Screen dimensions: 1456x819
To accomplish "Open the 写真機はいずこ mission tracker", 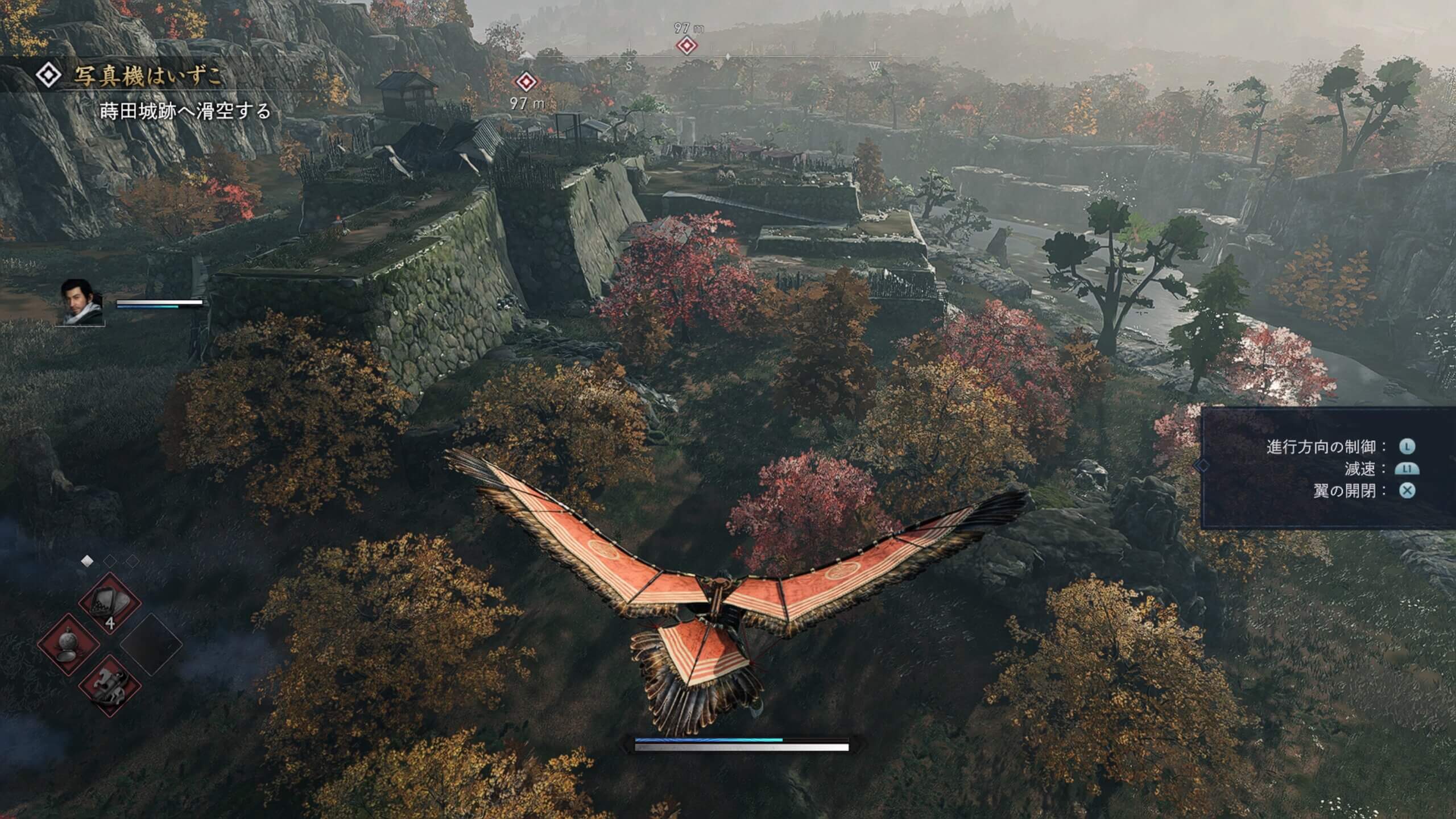I will (x=147, y=76).
